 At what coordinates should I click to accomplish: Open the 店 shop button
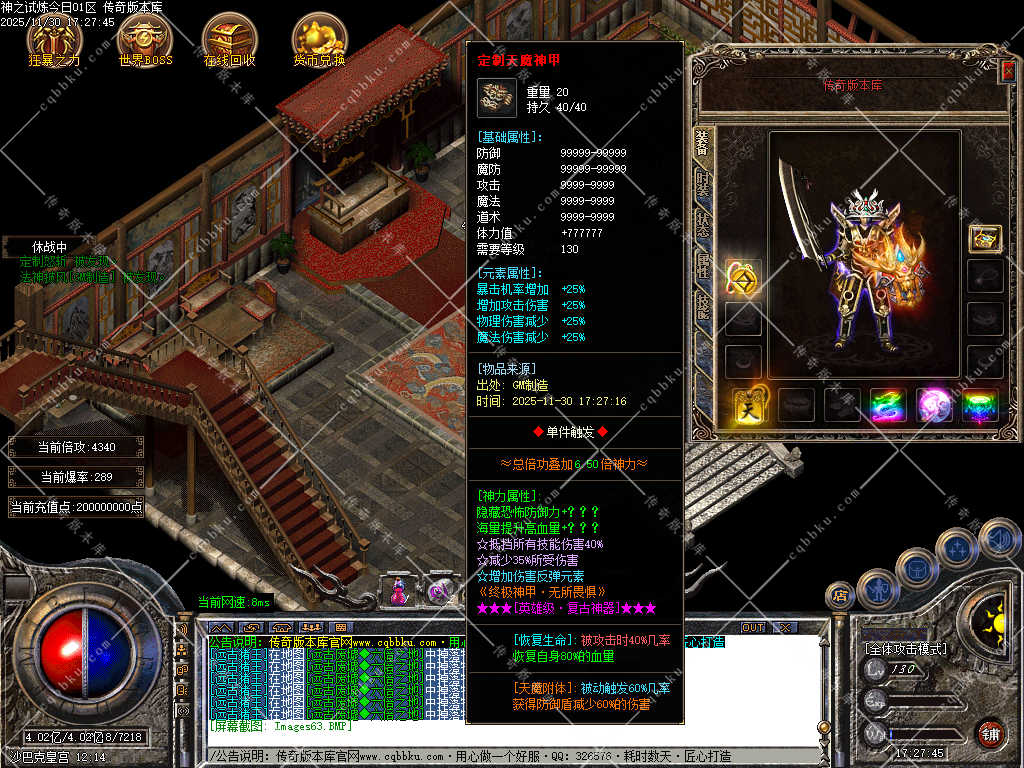pos(838,595)
